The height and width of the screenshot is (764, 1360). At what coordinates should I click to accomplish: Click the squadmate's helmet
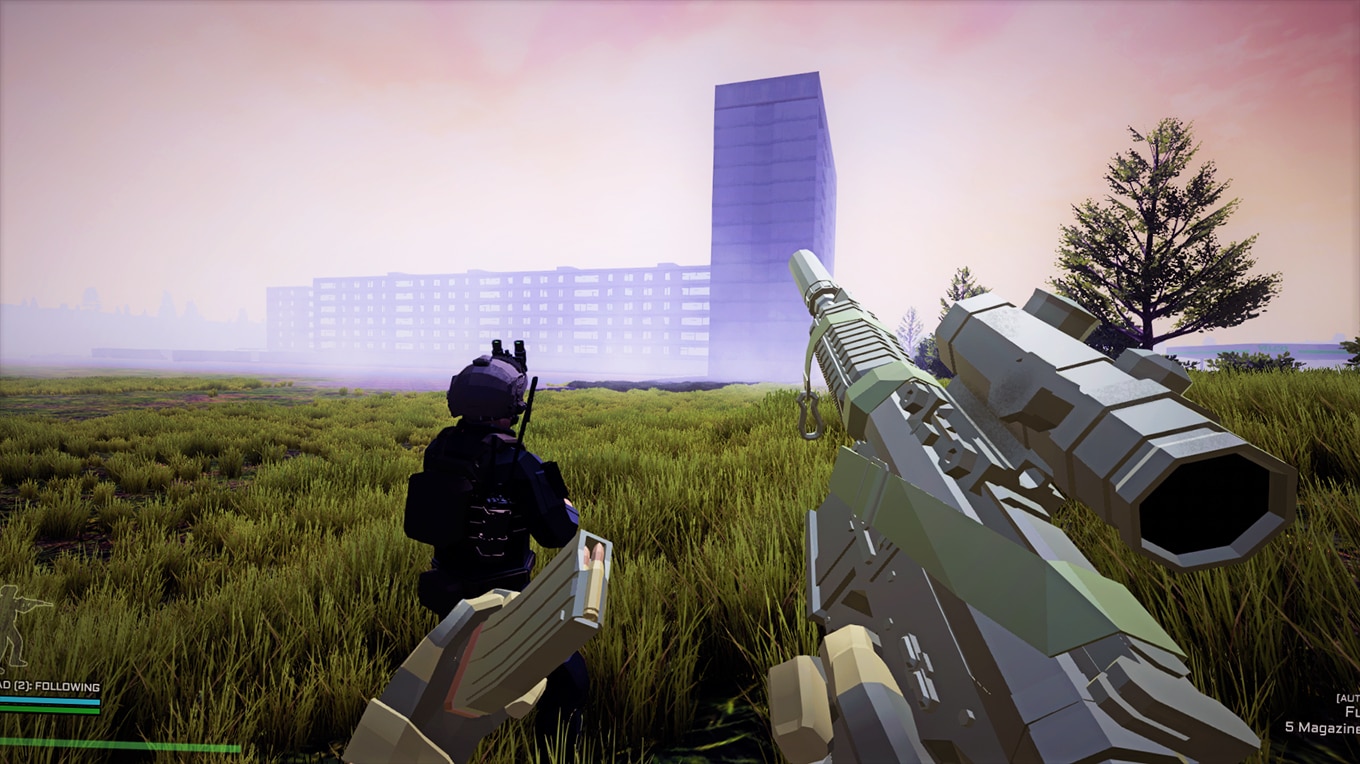click(x=490, y=390)
